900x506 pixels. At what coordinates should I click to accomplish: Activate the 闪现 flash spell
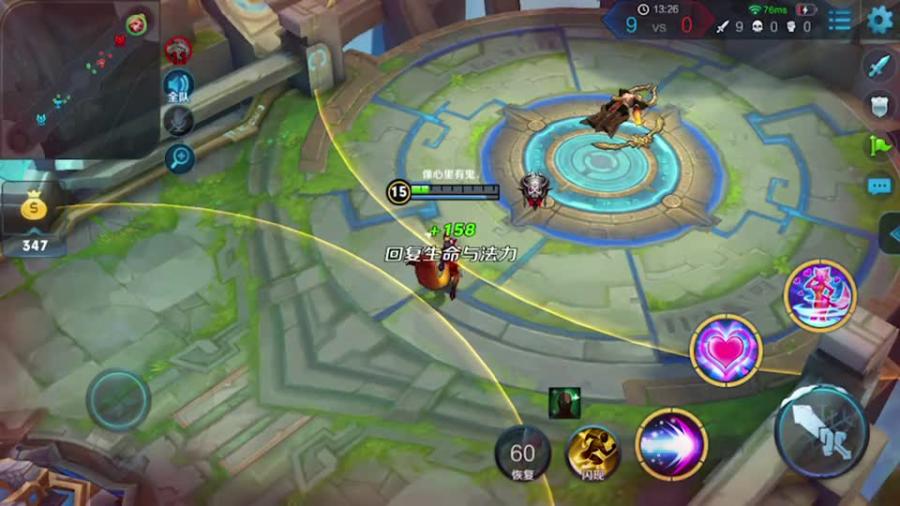tap(593, 452)
